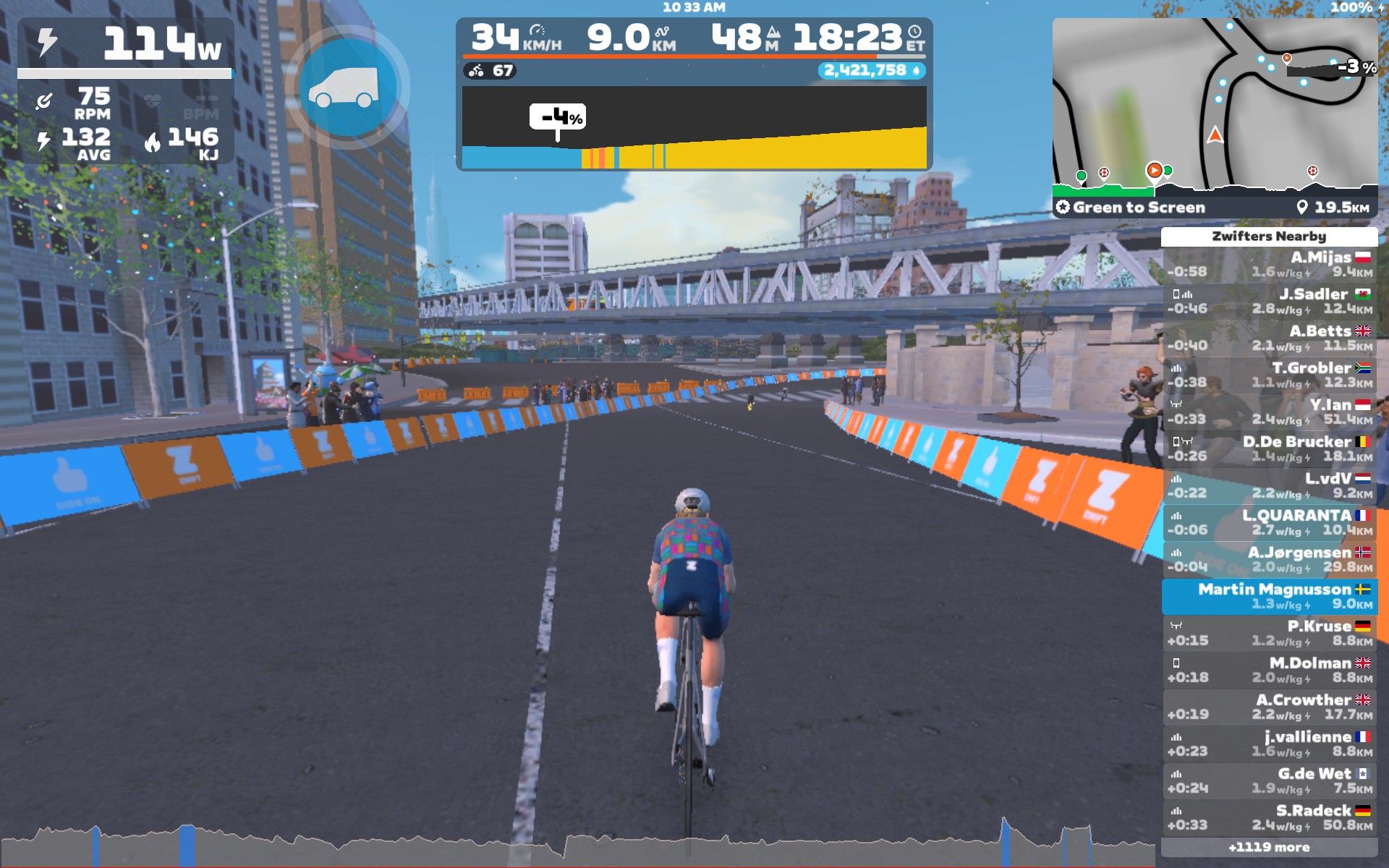Click L.QUARANTA's rider row

pos(1269,523)
